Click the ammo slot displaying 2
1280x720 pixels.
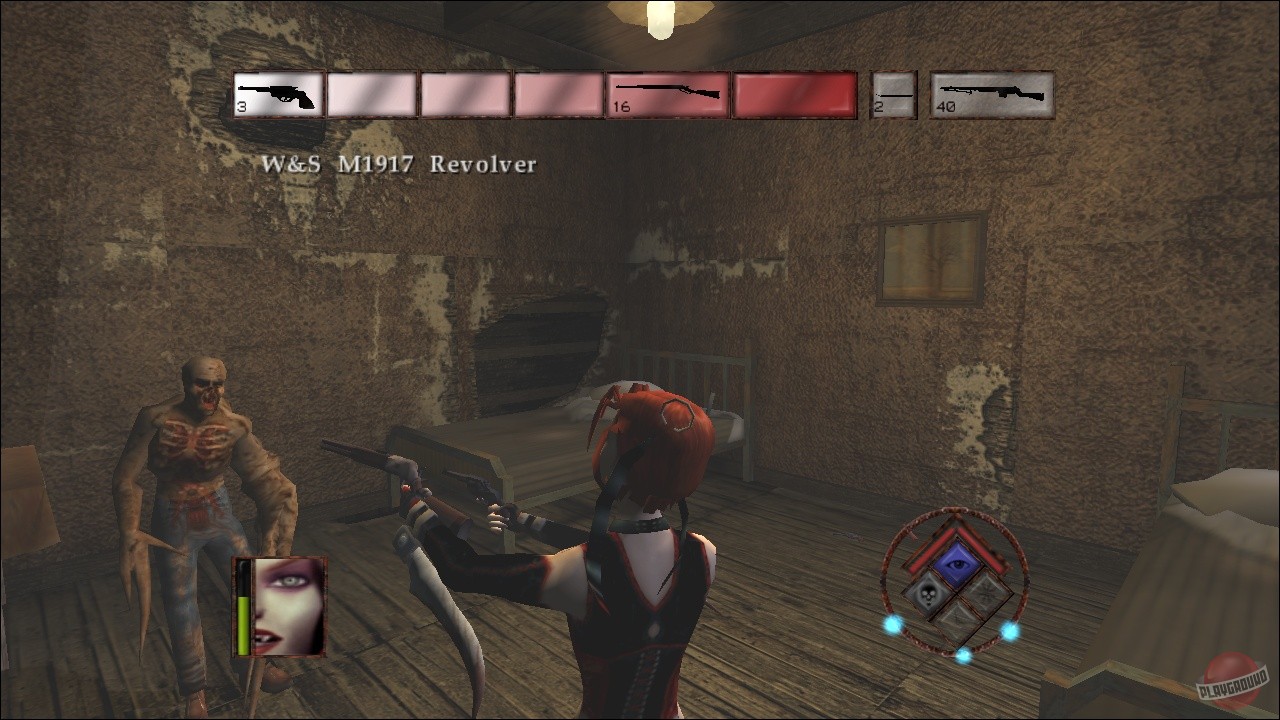point(893,94)
